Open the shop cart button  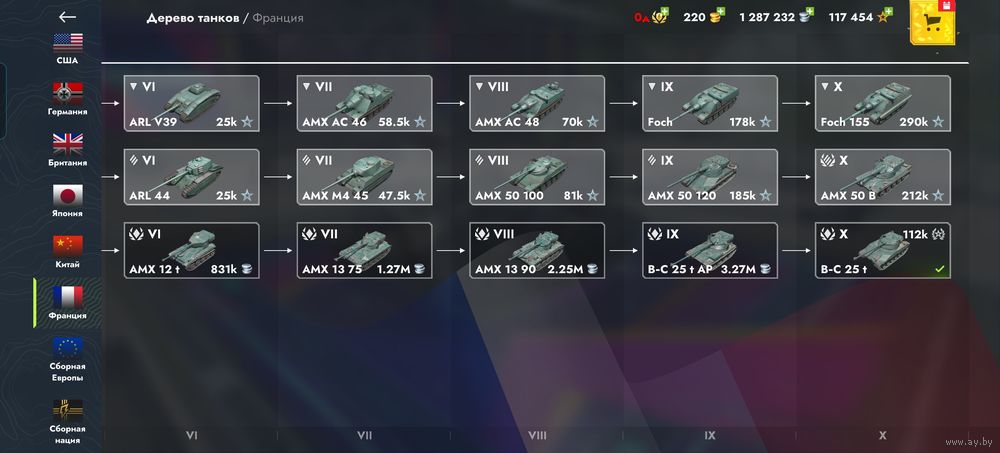[936, 27]
